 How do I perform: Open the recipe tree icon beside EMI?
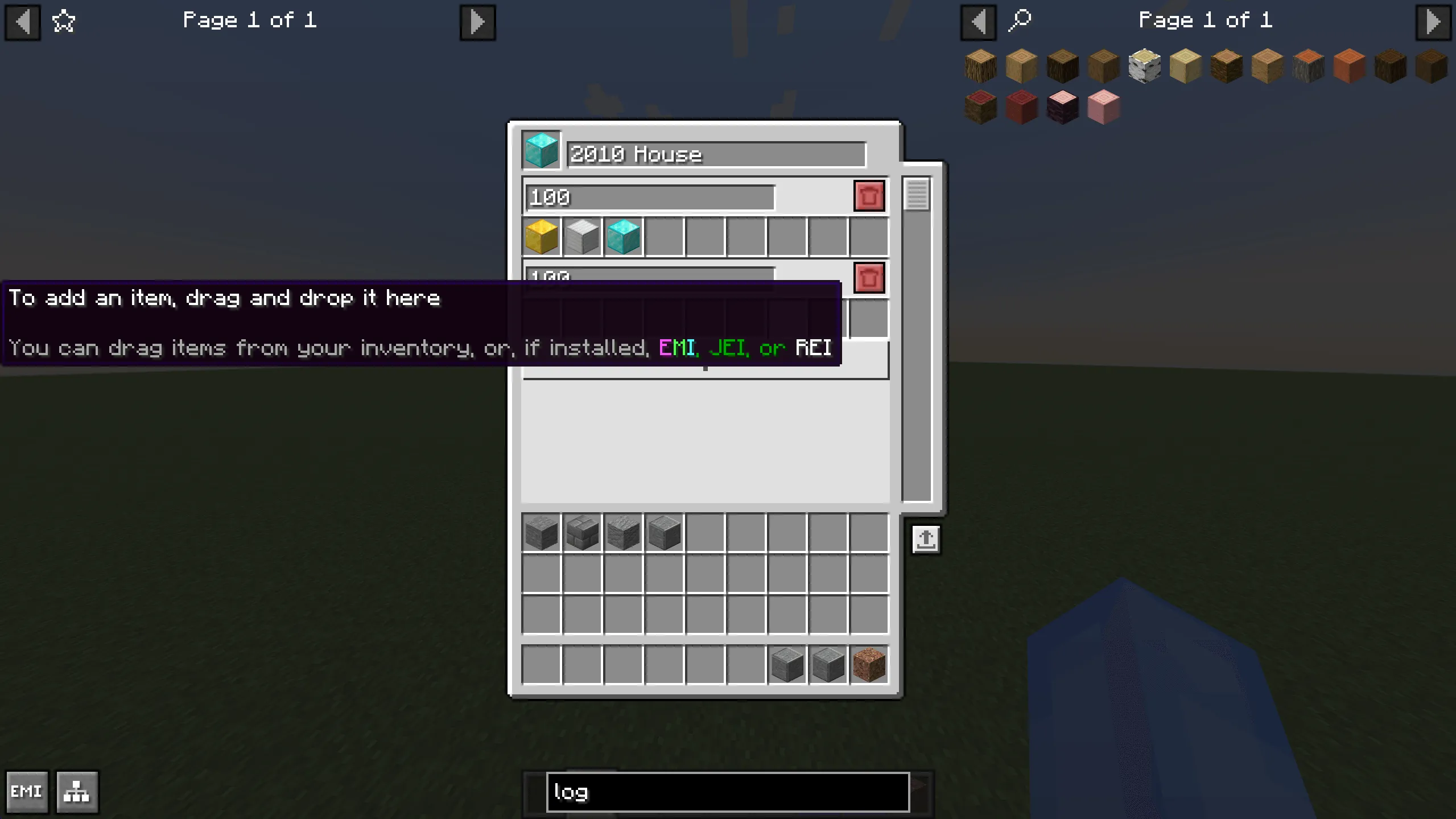(x=76, y=791)
